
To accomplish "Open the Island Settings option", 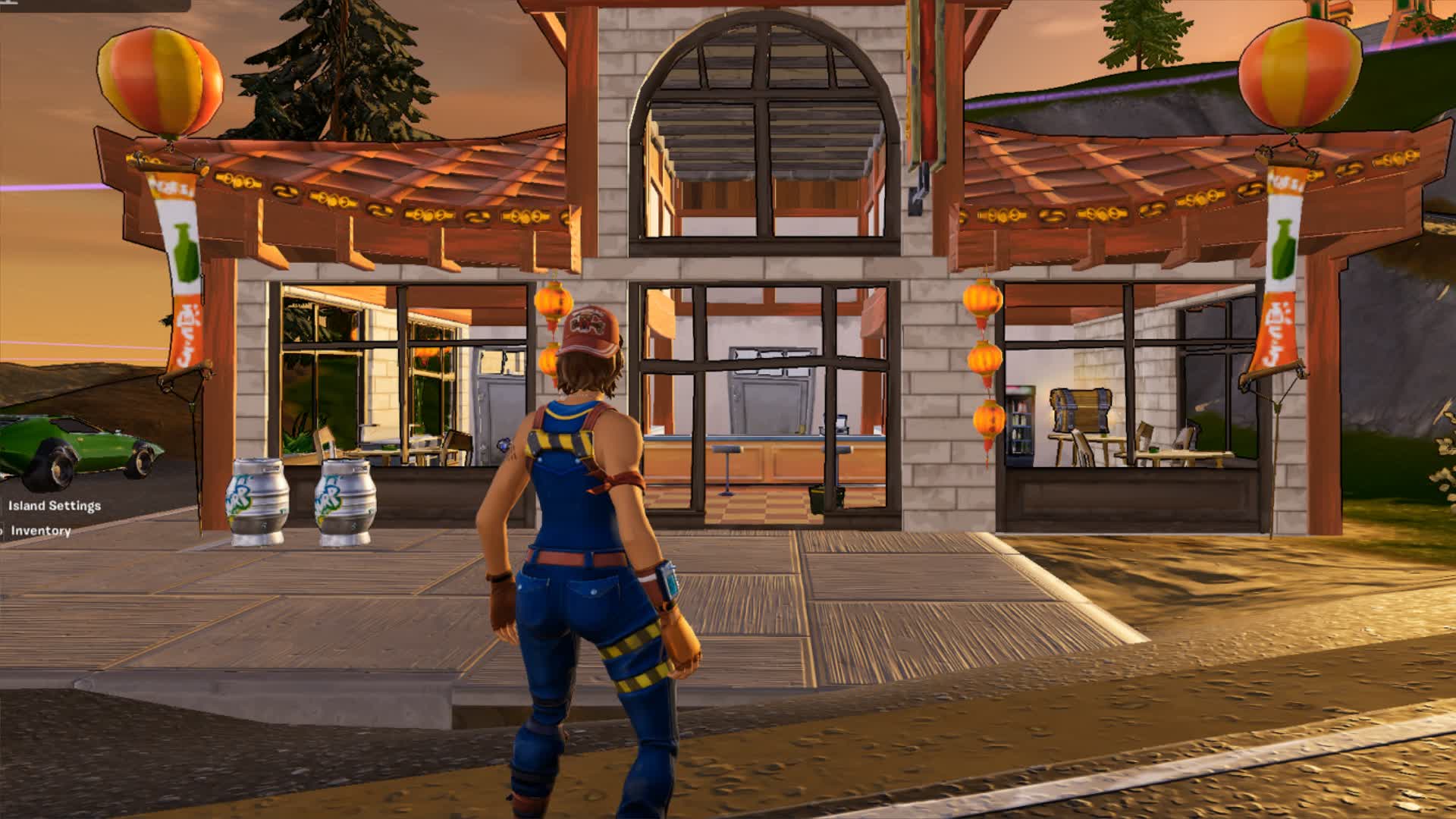I will 54,506.
